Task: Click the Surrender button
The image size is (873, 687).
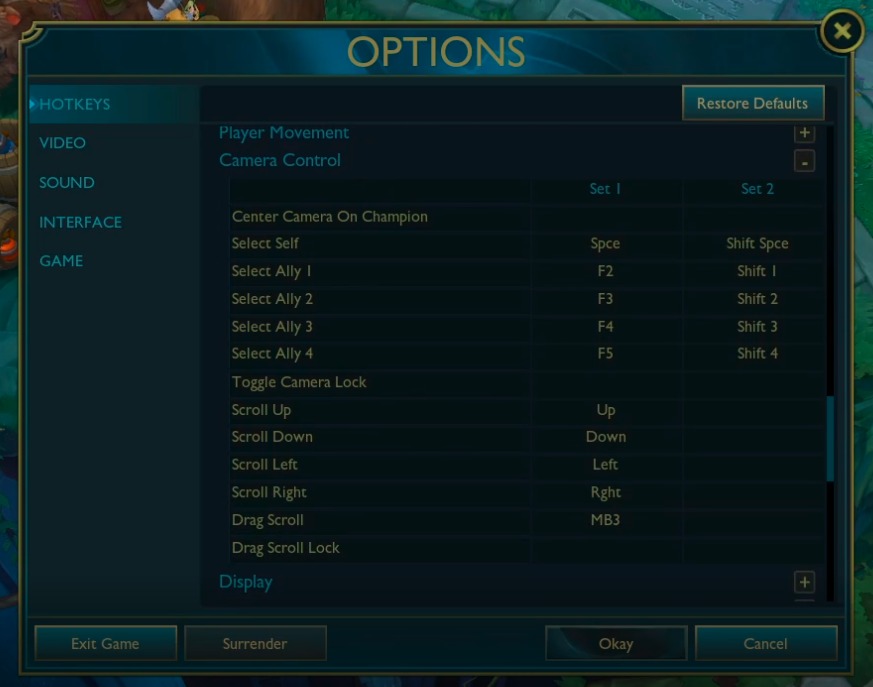Action: pos(255,644)
